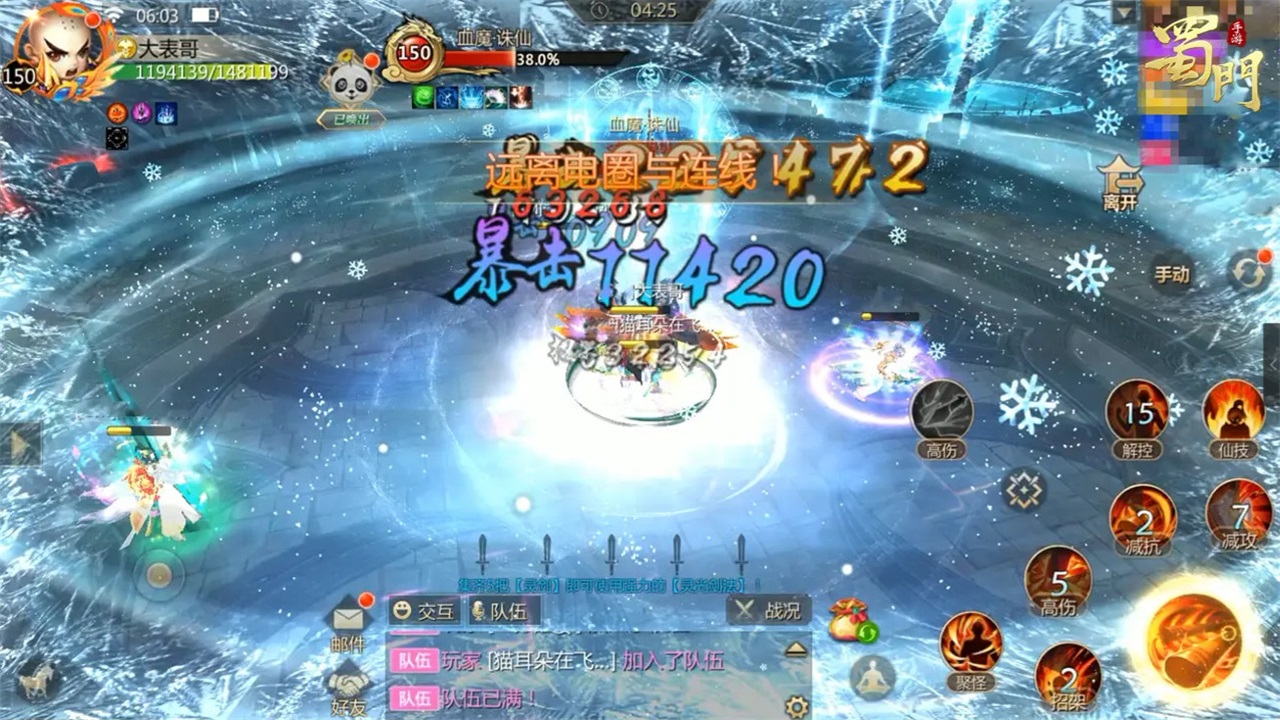Expand the target lock diamond marker
1280x720 pixels.
[1024, 488]
